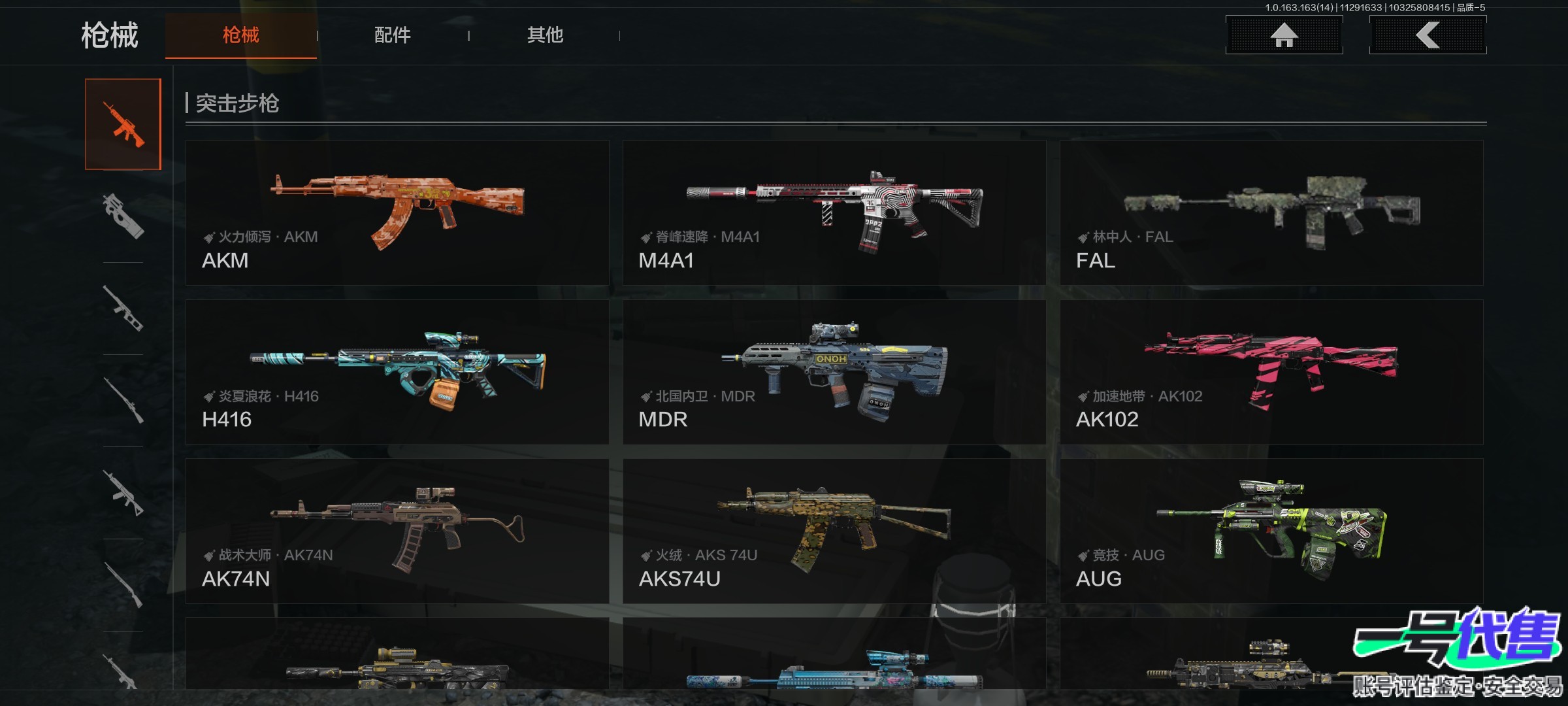Choose the M4A1 weapon tile
Screen dimensions: 1568x706
click(x=834, y=212)
